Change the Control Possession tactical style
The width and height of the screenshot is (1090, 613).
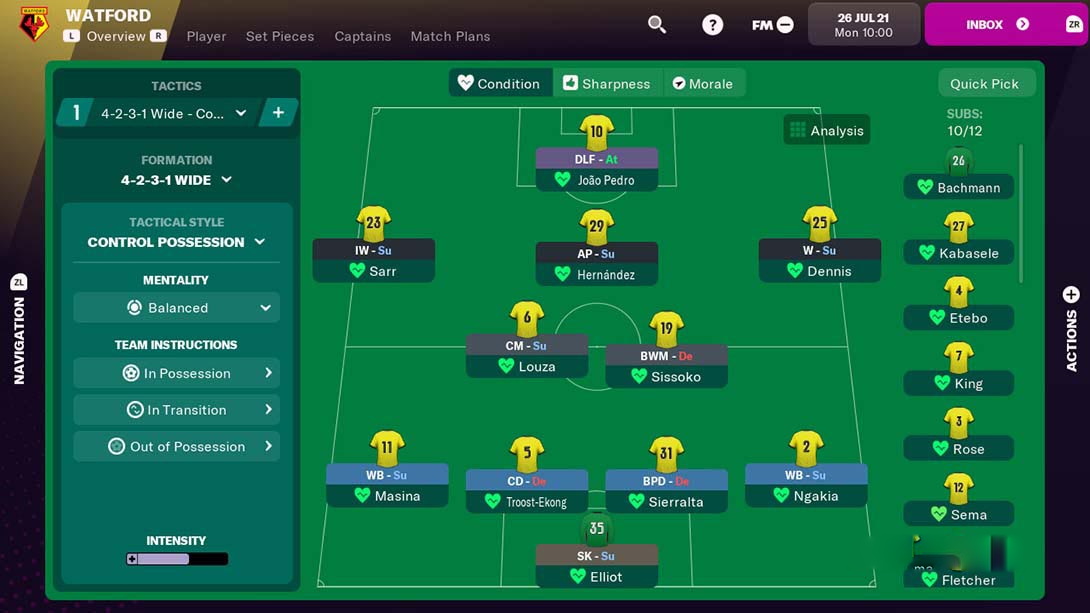(176, 242)
